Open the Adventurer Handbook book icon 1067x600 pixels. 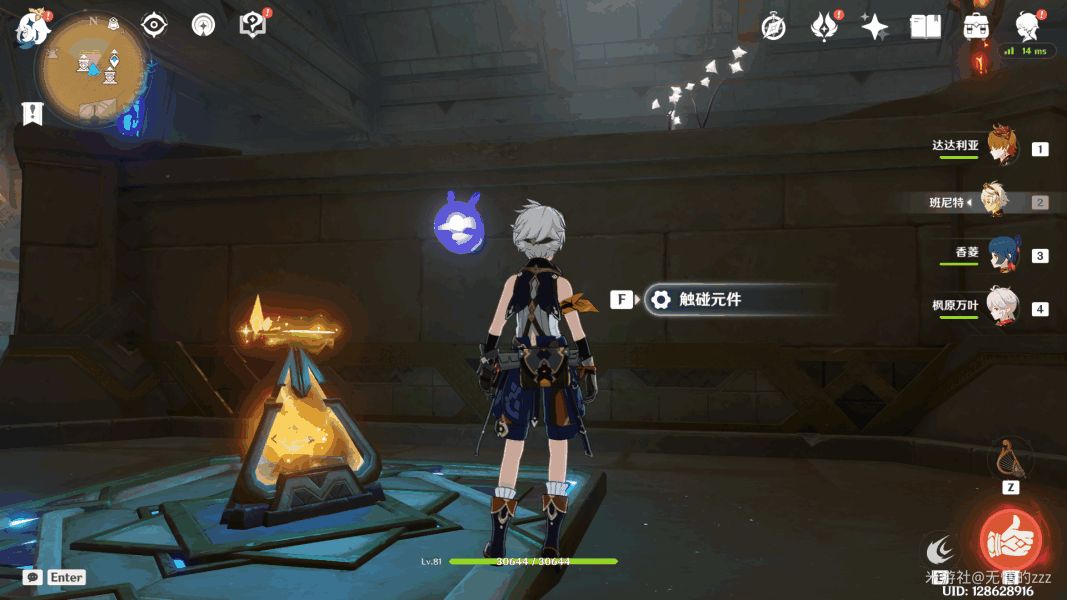coord(925,27)
